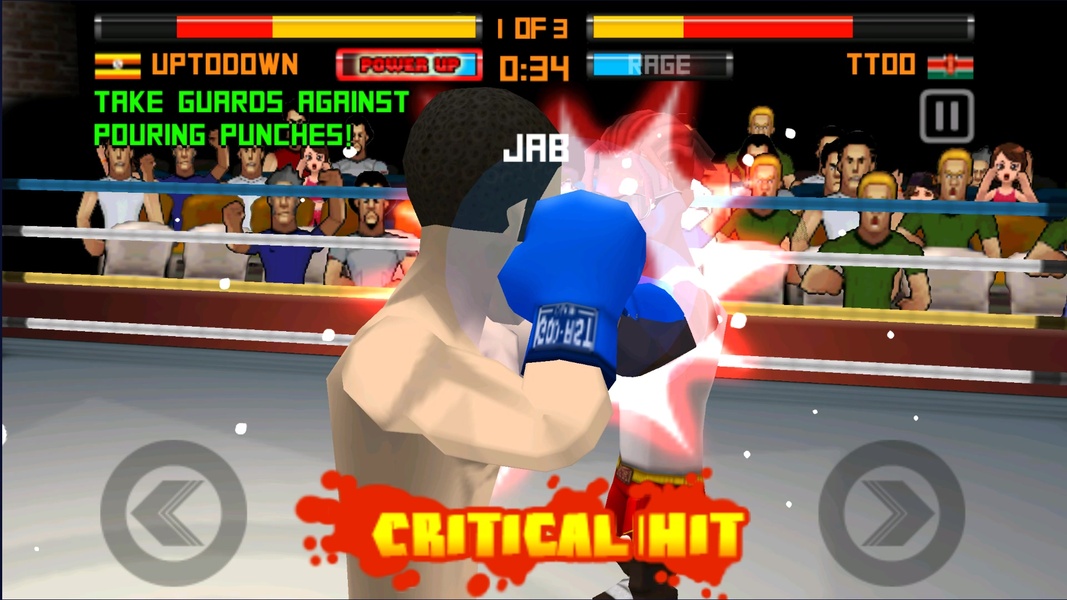Pause the boxing match
The image size is (1067, 600).
click(x=946, y=116)
